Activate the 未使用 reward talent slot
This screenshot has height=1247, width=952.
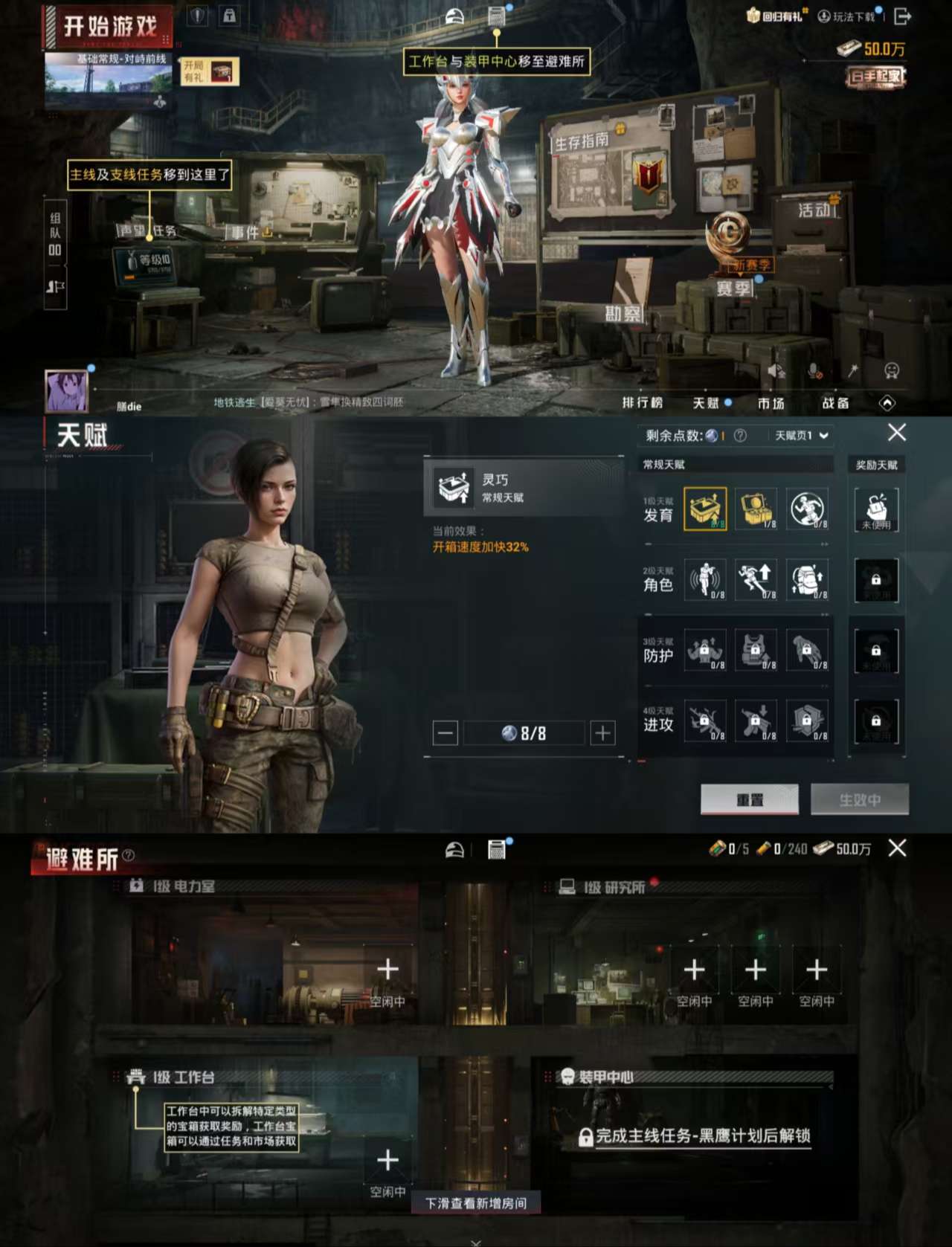point(876,510)
